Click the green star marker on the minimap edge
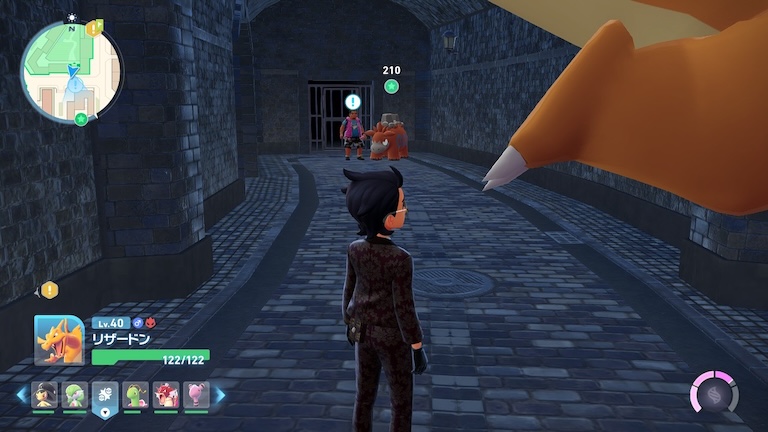768x432 pixels. click(80, 119)
